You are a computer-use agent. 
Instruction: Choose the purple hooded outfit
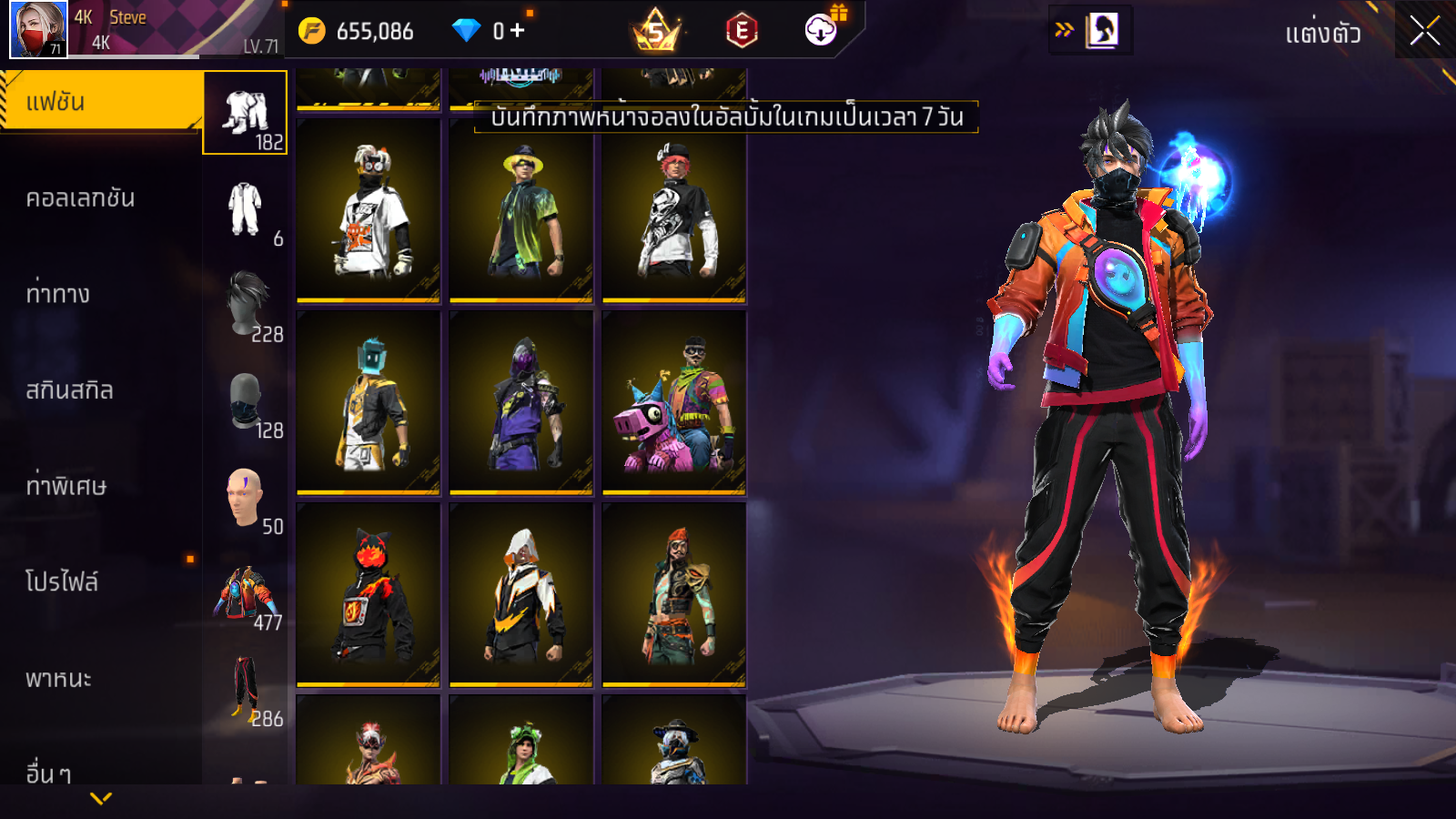(521, 402)
